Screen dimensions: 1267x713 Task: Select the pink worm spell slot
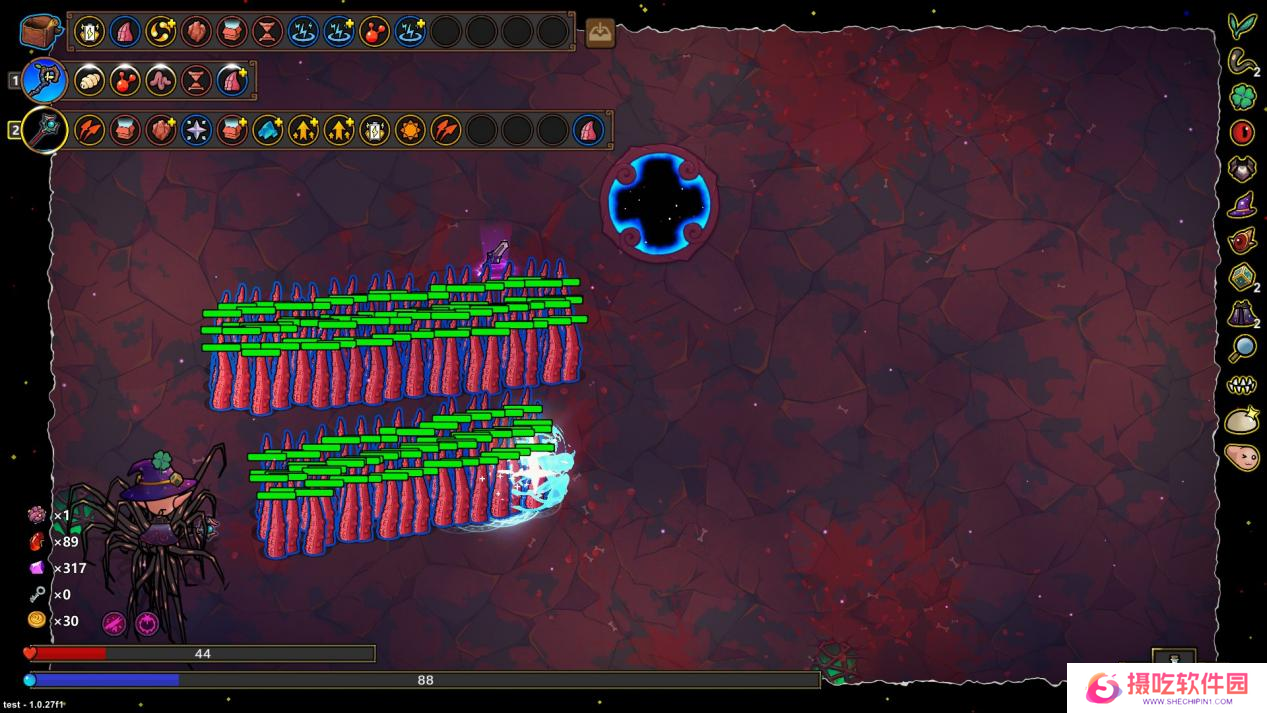point(161,80)
